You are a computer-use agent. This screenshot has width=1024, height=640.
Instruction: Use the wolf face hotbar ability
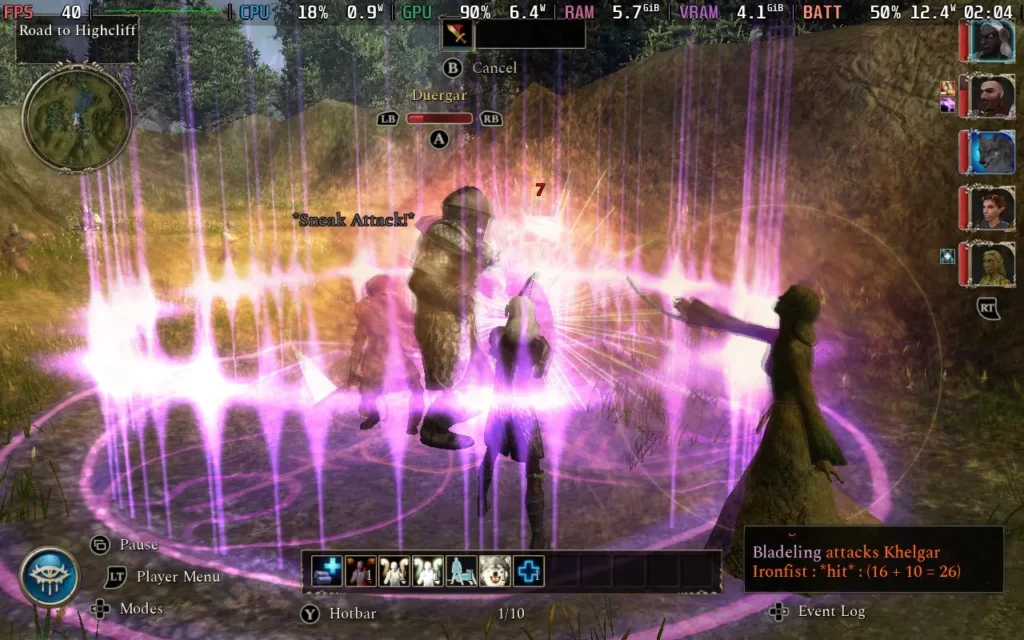click(x=495, y=571)
